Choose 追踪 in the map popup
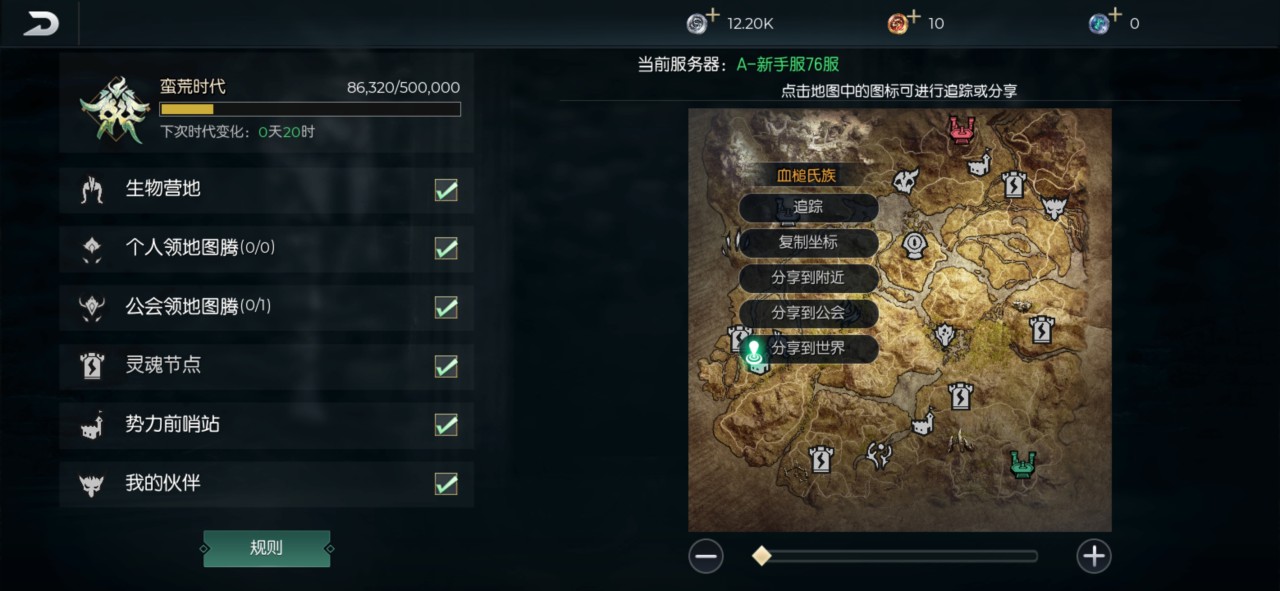The width and height of the screenshot is (1280, 591). coord(808,208)
